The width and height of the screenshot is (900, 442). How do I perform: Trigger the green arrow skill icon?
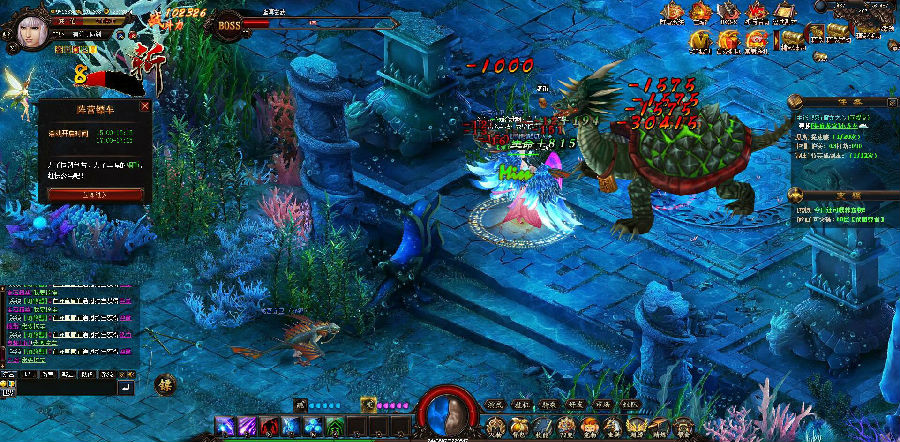coord(336,427)
